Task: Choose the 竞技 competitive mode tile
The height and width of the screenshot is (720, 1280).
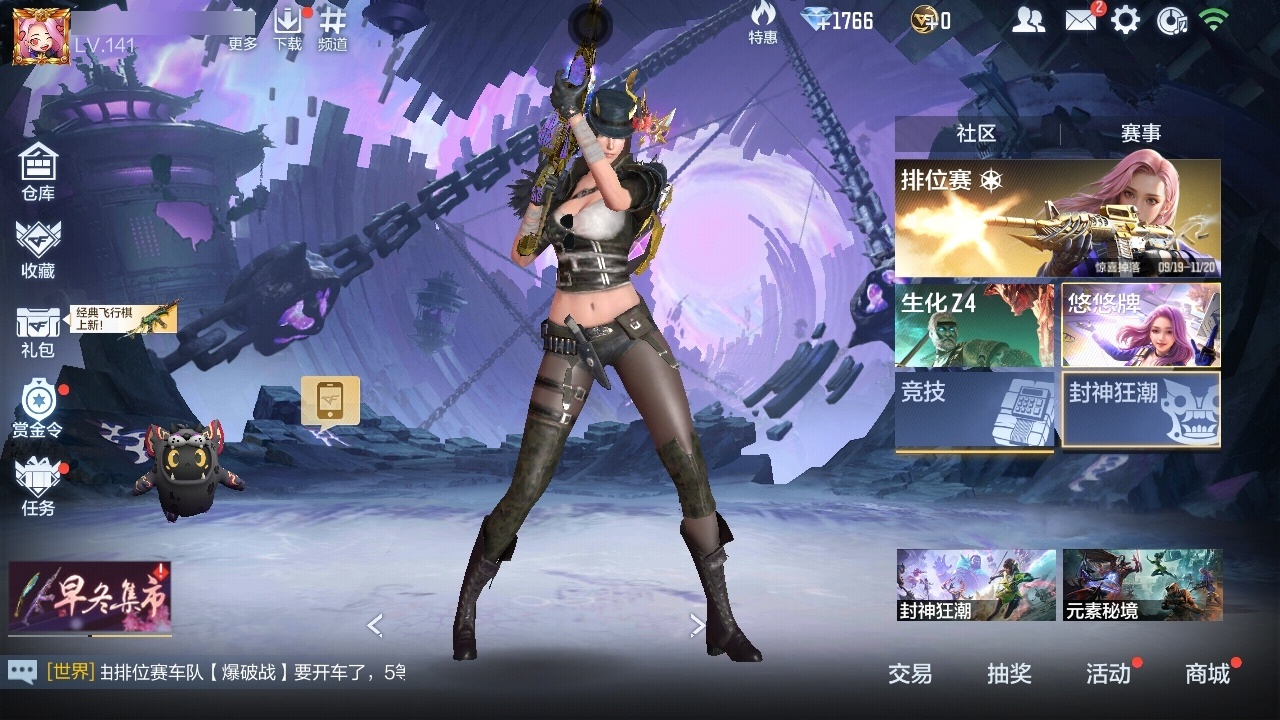Action: coord(974,410)
